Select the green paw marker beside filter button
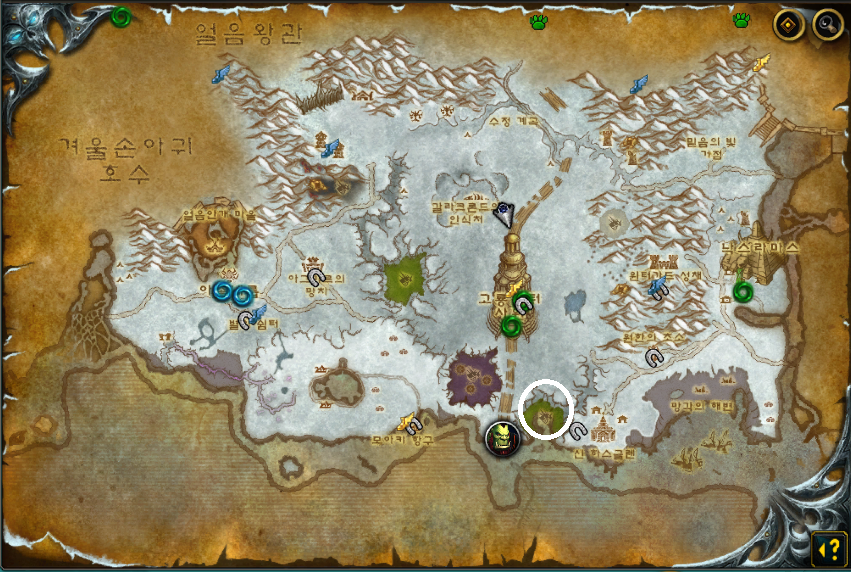This screenshot has height=572, width=851. (x=741, y=20)
